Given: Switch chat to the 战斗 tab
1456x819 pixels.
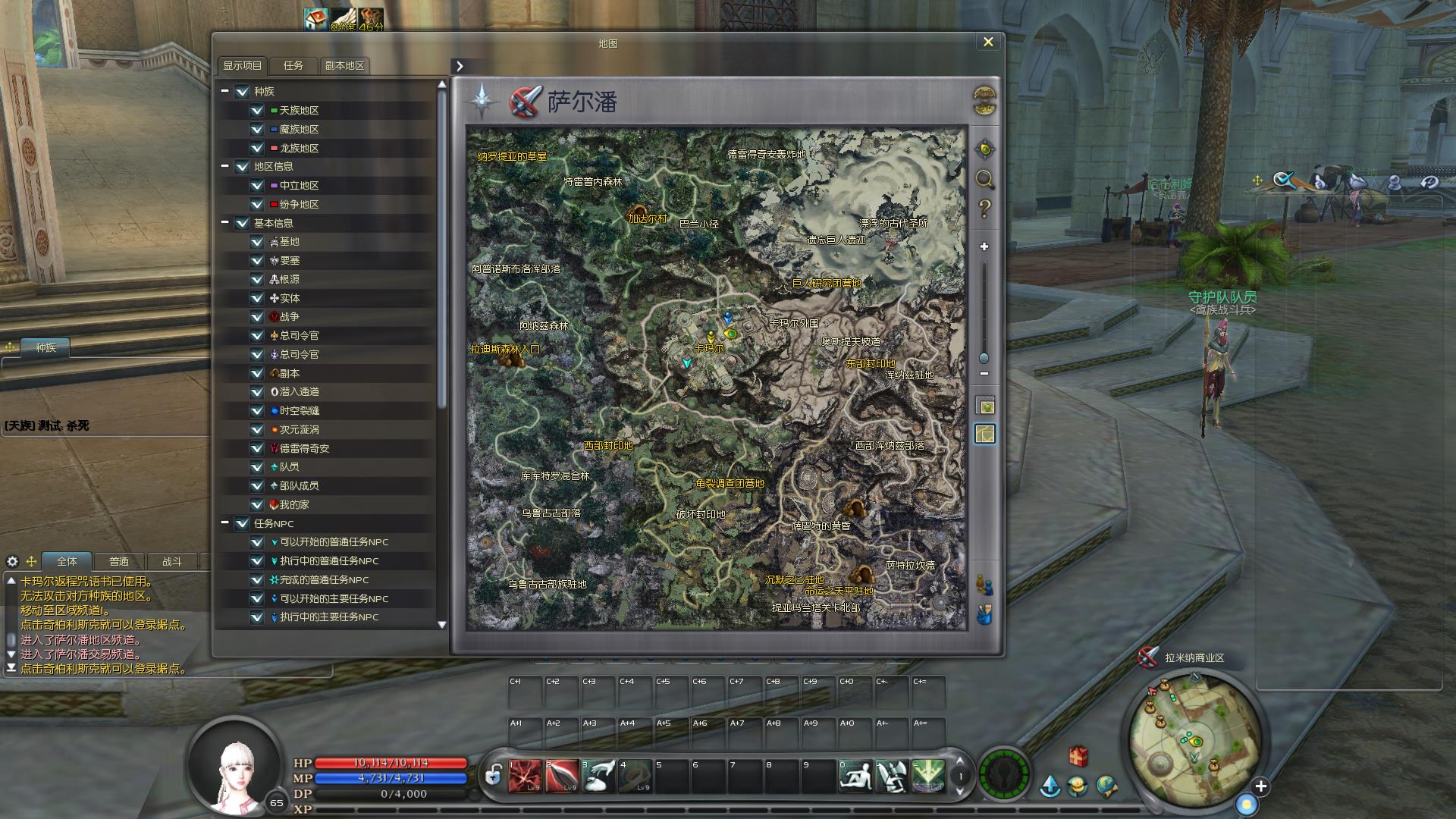Looking at the screenshot, I should pyautogui.click(x=172, y=562).
